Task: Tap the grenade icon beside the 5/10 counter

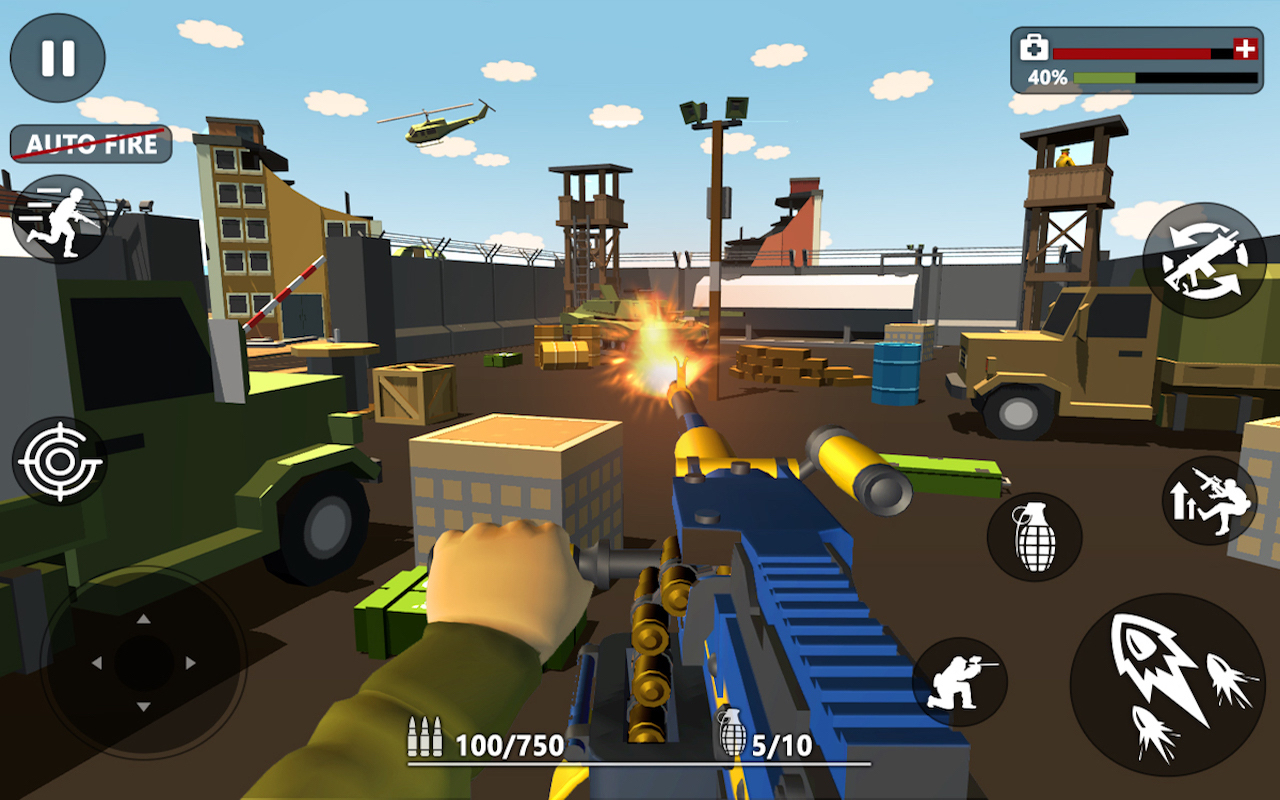Action: click(x=731, y=737)
